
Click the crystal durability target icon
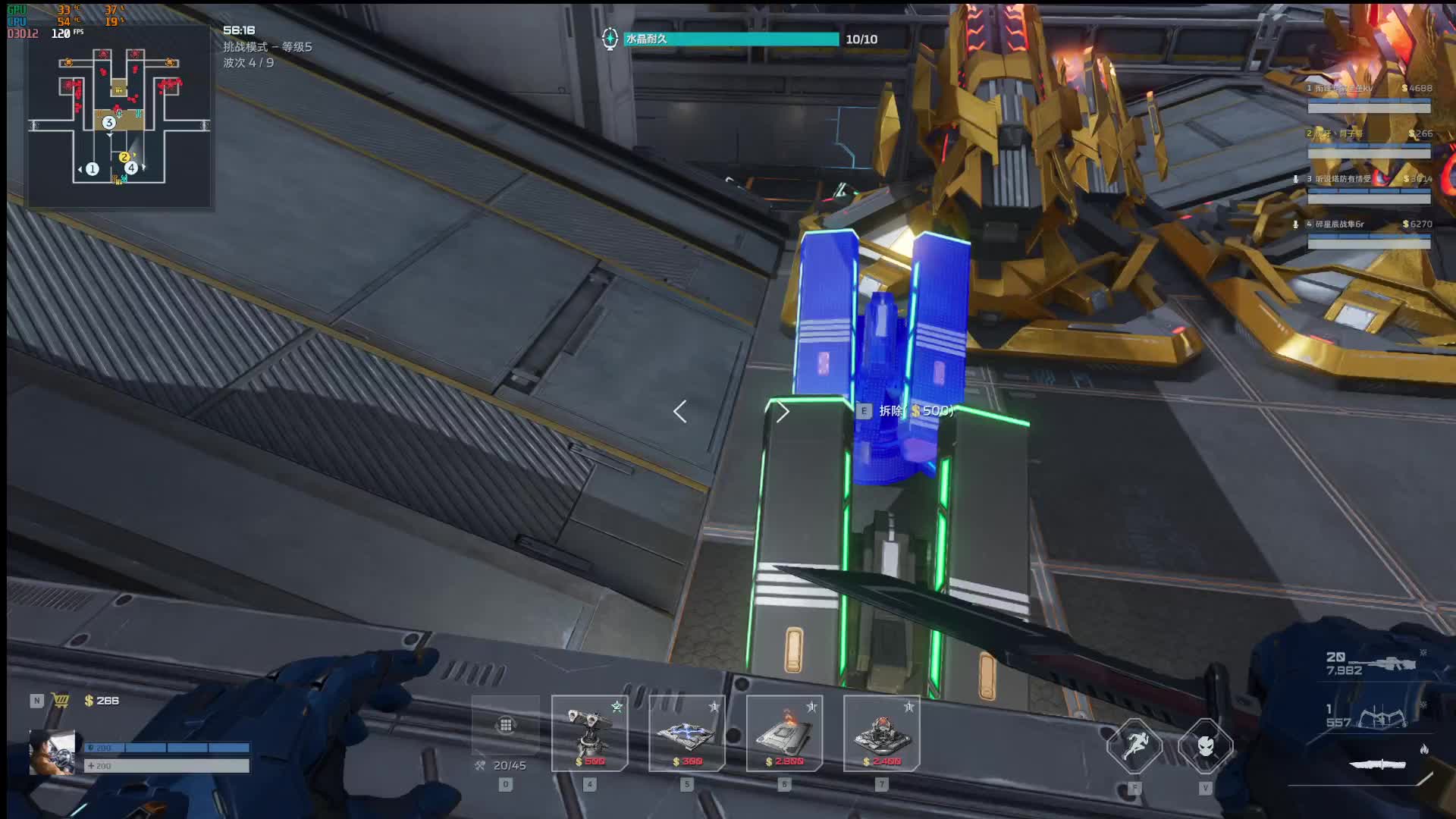point(610,39)
